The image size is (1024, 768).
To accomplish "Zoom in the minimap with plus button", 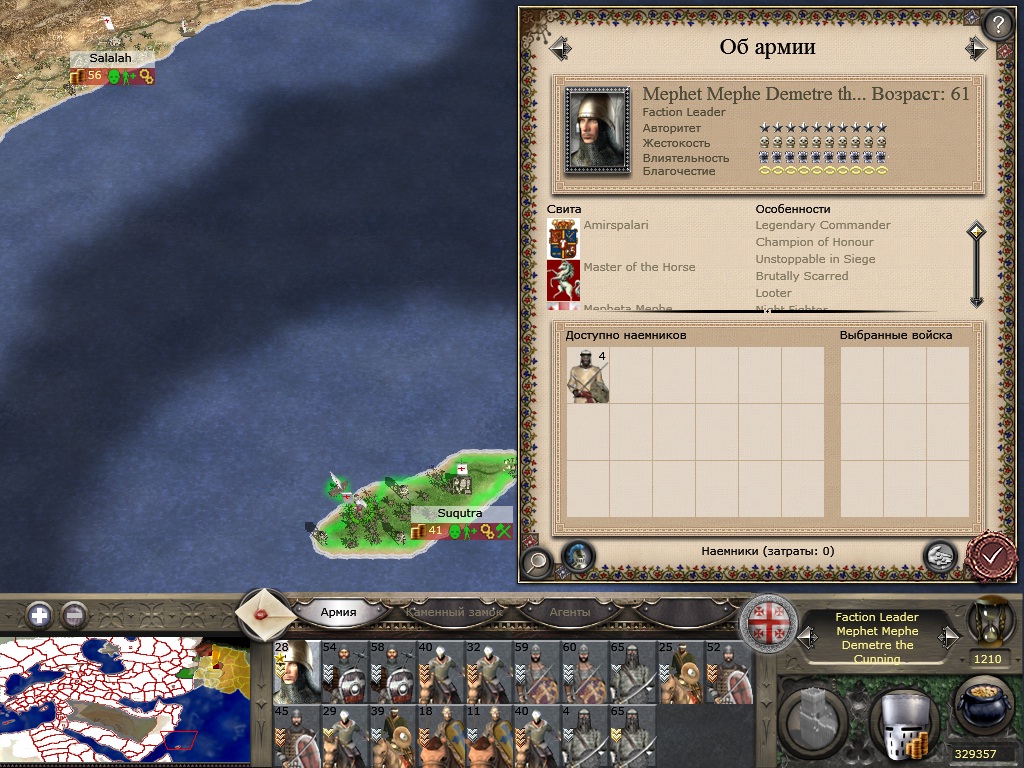I will click(x=40, y=614).
